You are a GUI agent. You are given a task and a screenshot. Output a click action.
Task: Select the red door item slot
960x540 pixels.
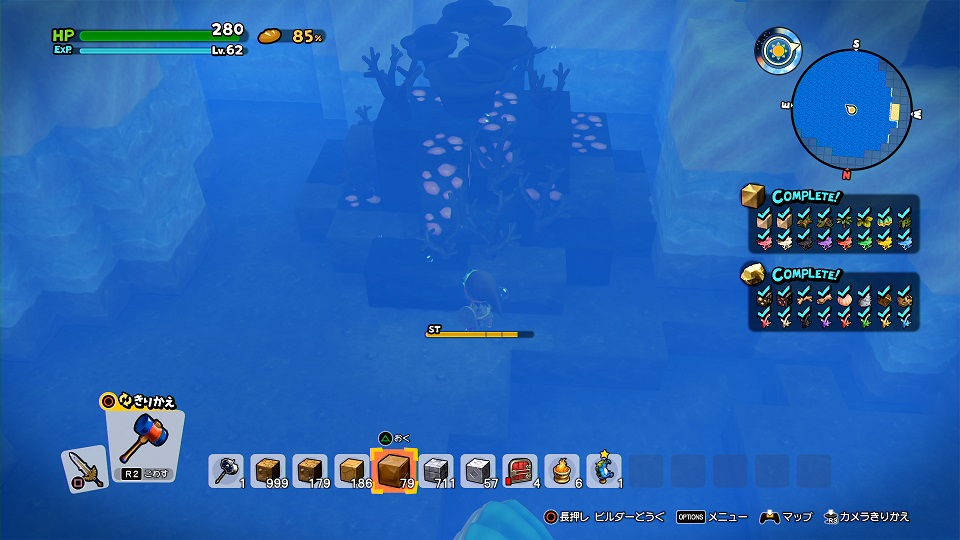[x=520, y=470]
